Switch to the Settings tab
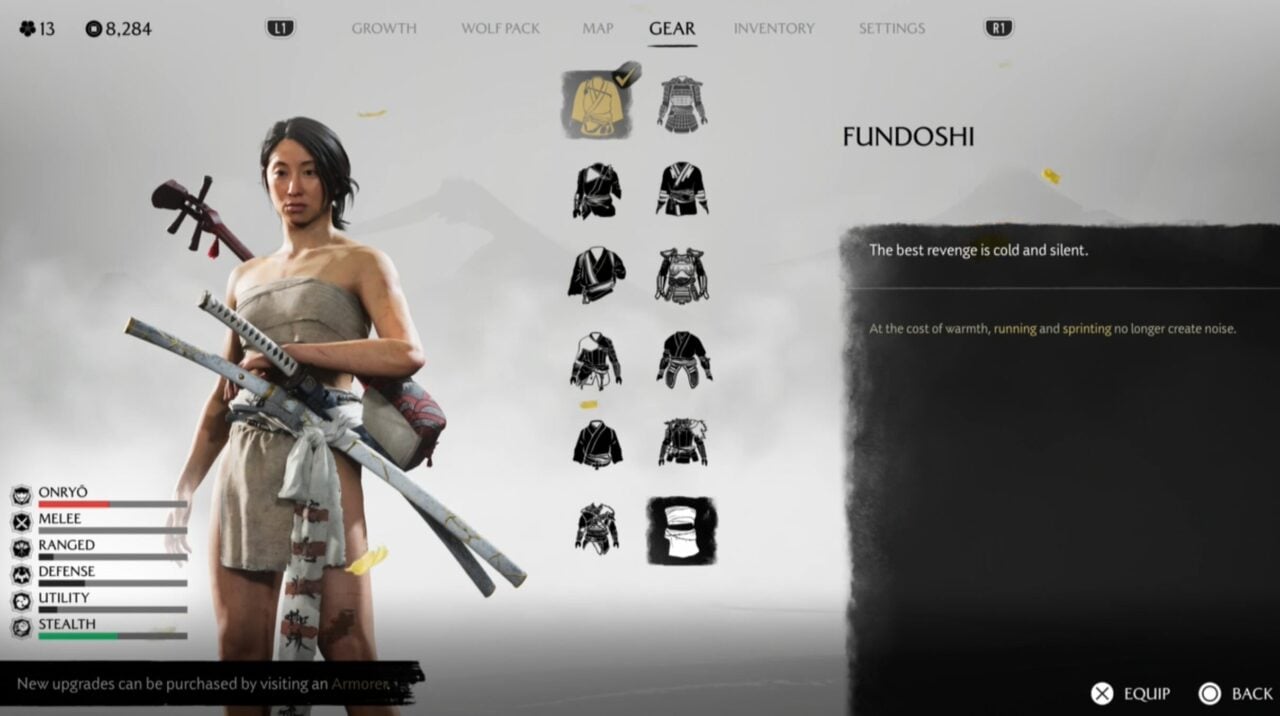This screenshot has width=1280, height=716. (891, 29)
